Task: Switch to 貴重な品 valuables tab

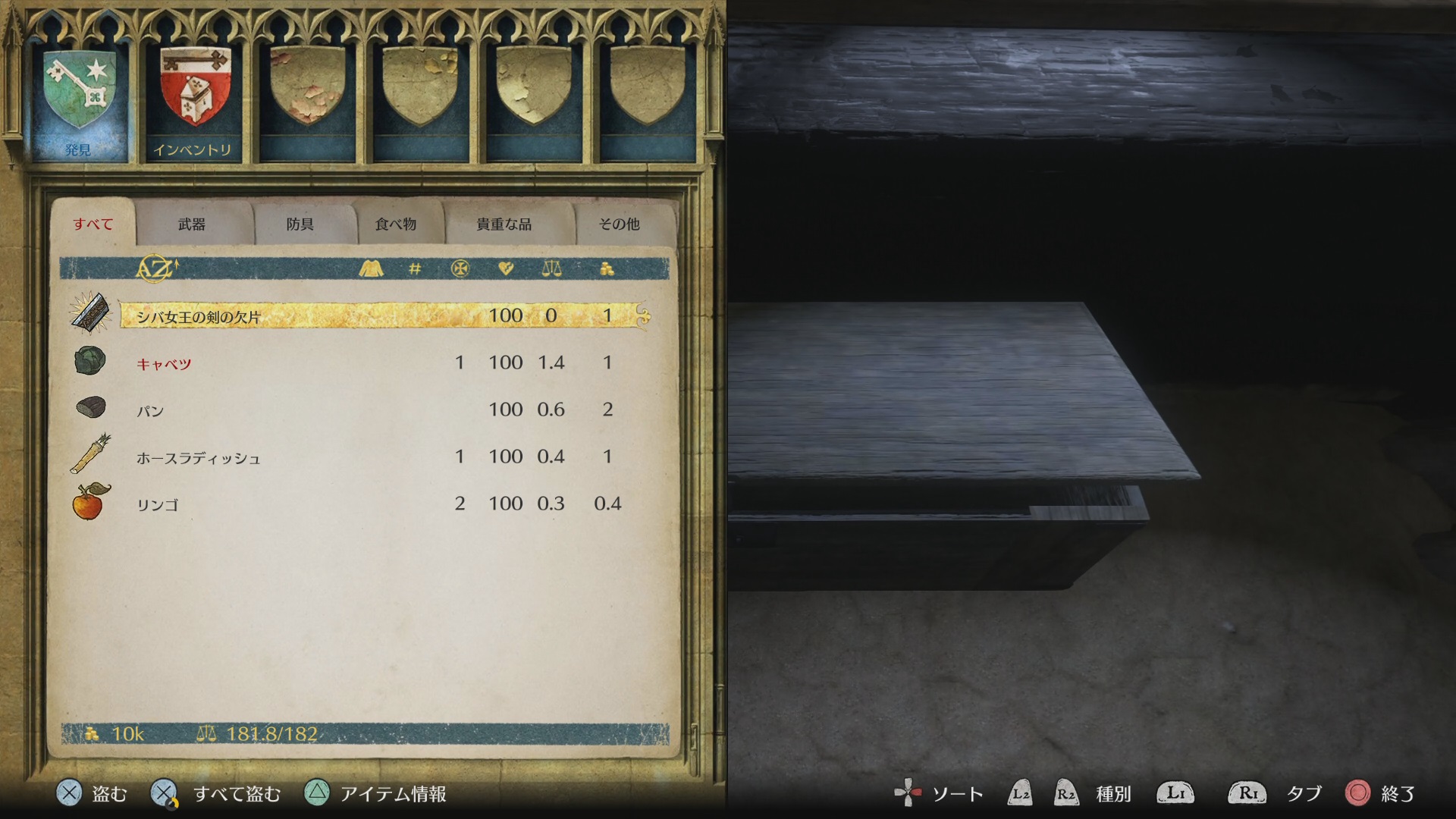Action: point(504,224)
